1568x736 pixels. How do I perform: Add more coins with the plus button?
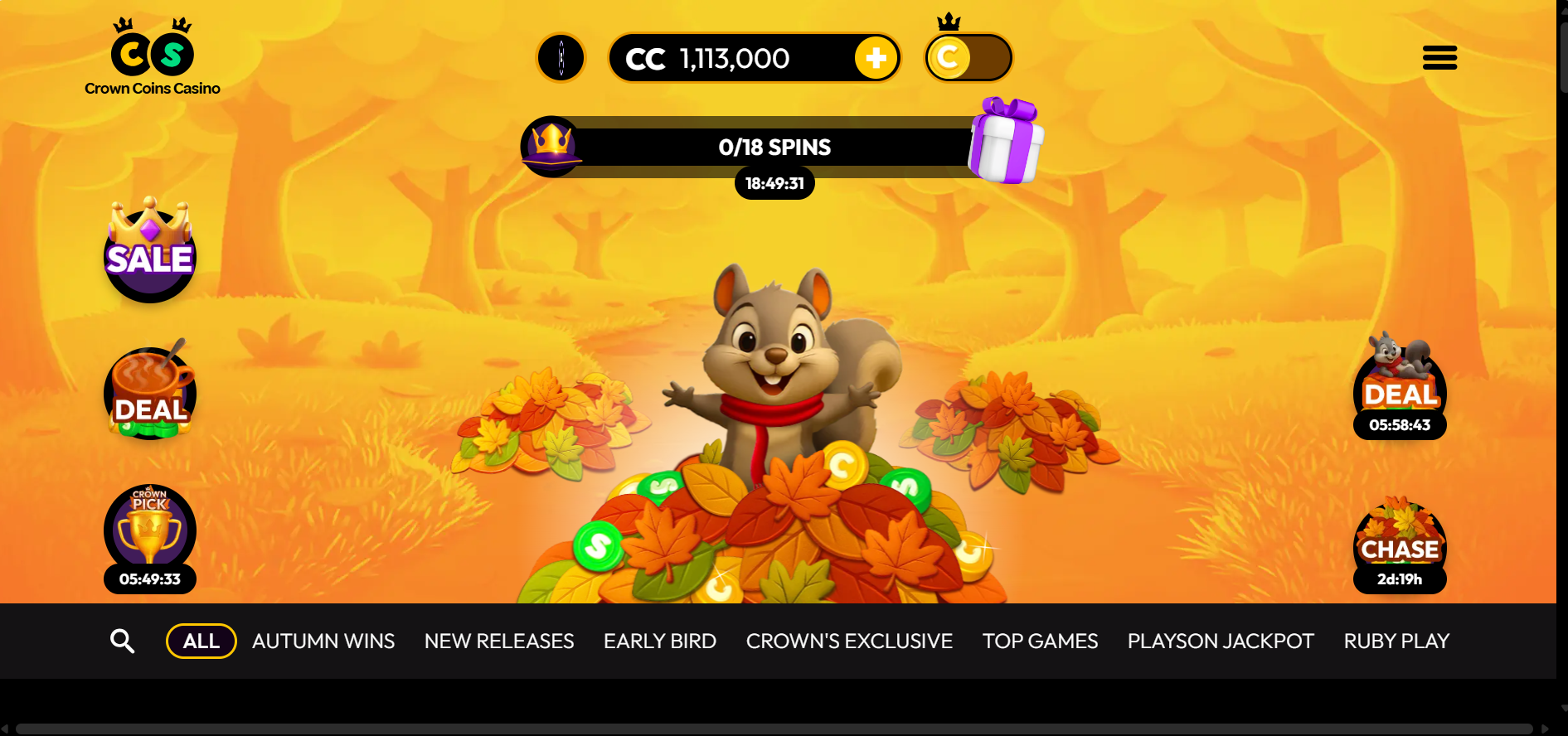coord(876,58)
